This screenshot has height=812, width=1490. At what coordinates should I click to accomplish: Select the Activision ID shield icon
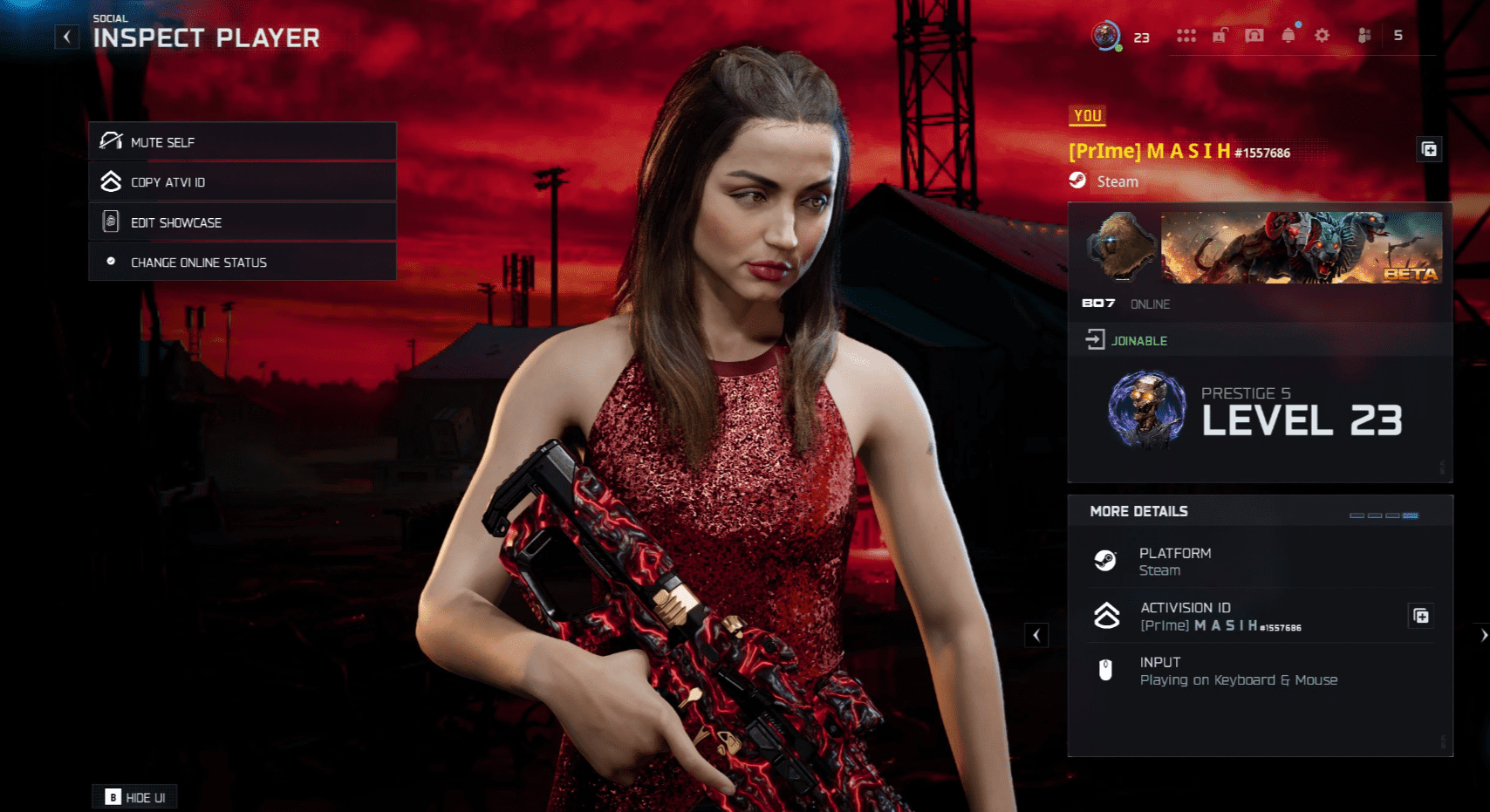[1108, 616]
